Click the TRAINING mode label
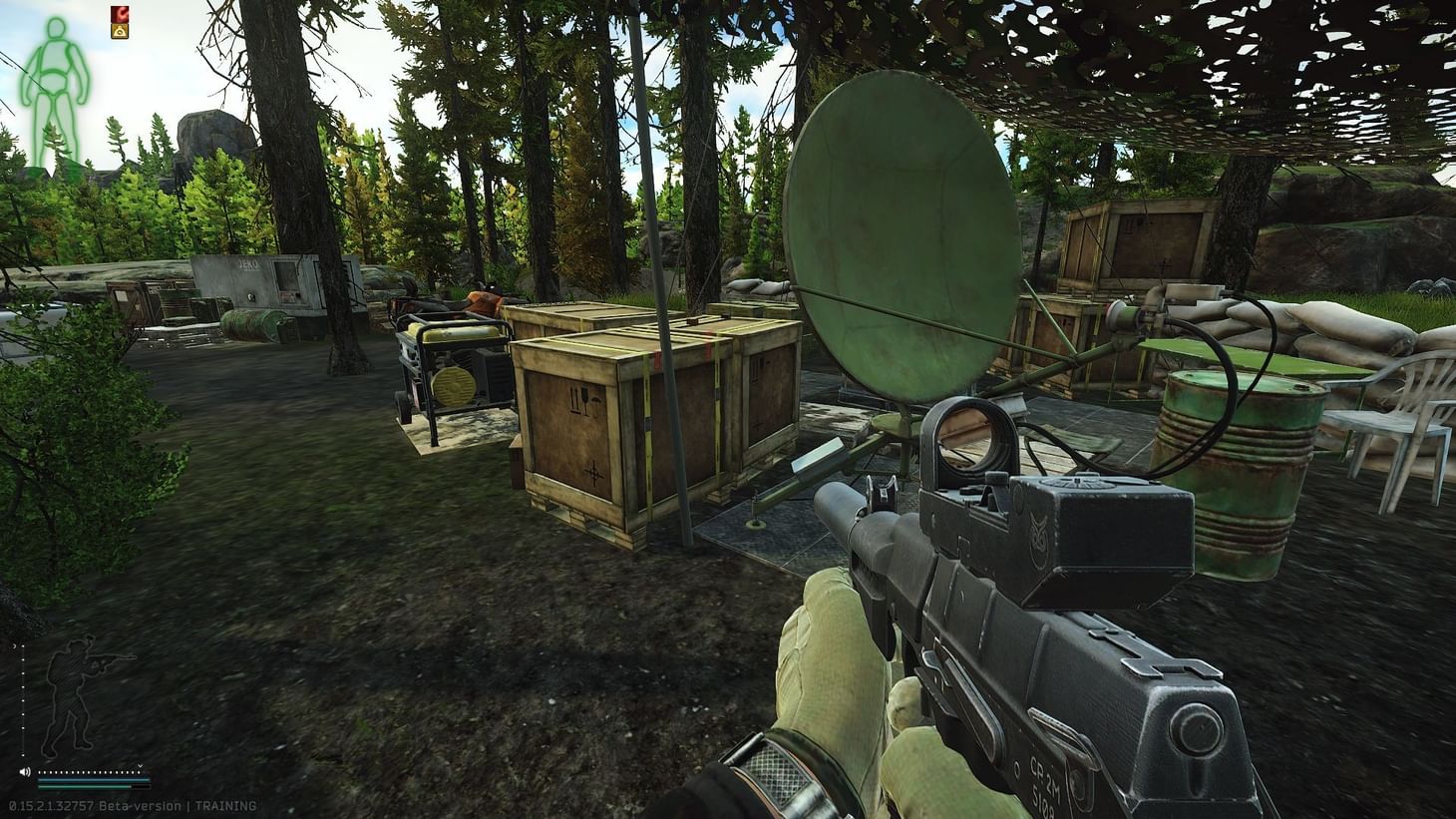 coord(225,804)
